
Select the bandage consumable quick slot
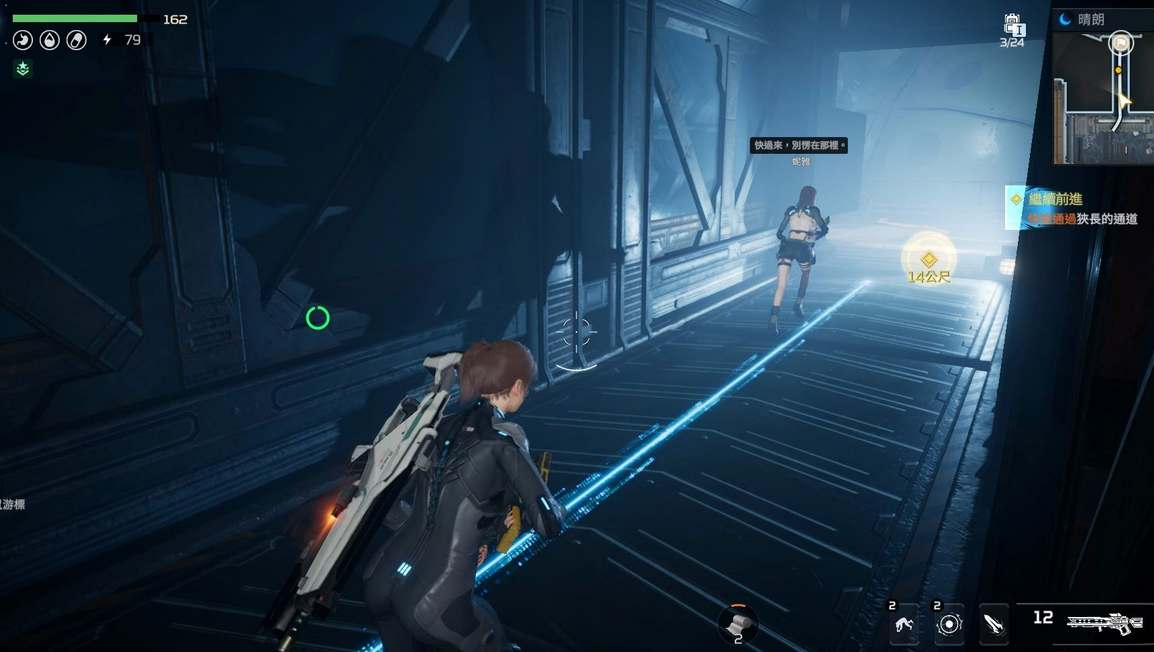point(738,623)
